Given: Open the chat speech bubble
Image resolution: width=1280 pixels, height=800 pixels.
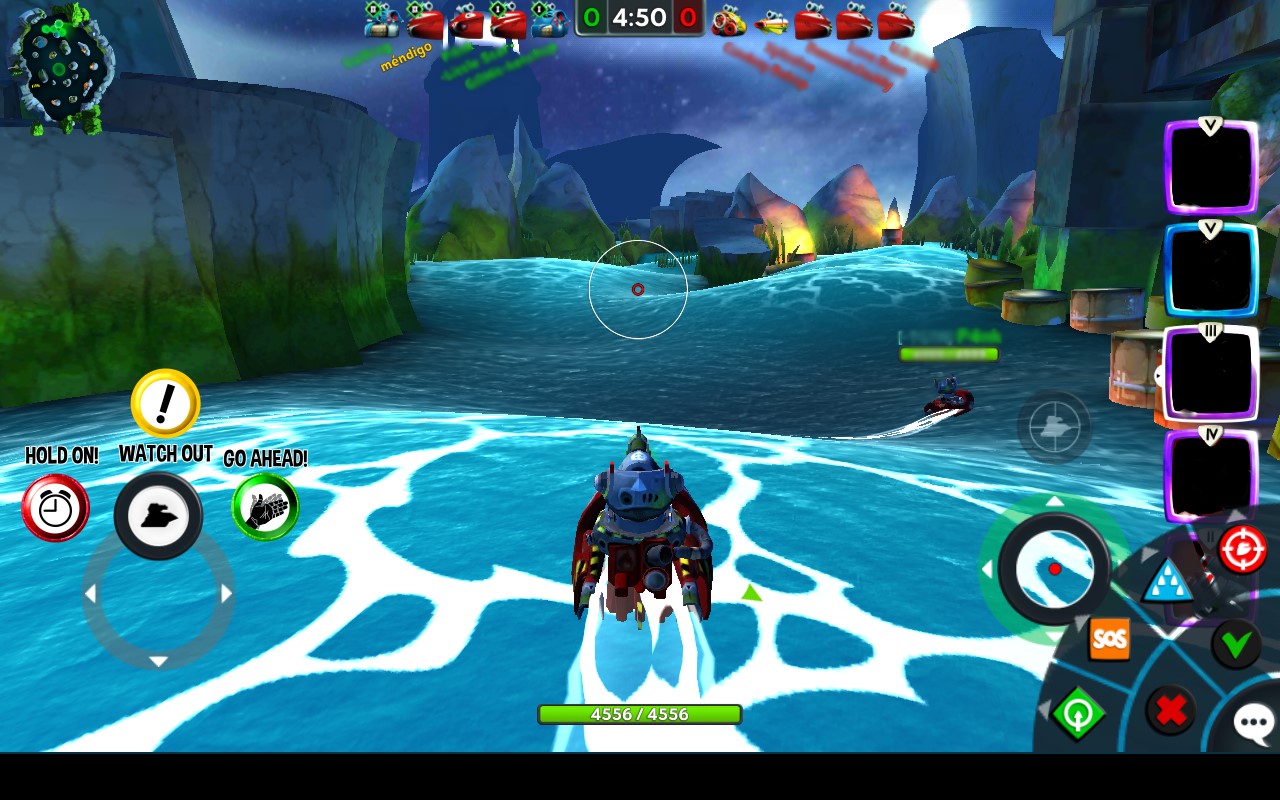Looking at the screenshot, I should [x=1254, y=723].
